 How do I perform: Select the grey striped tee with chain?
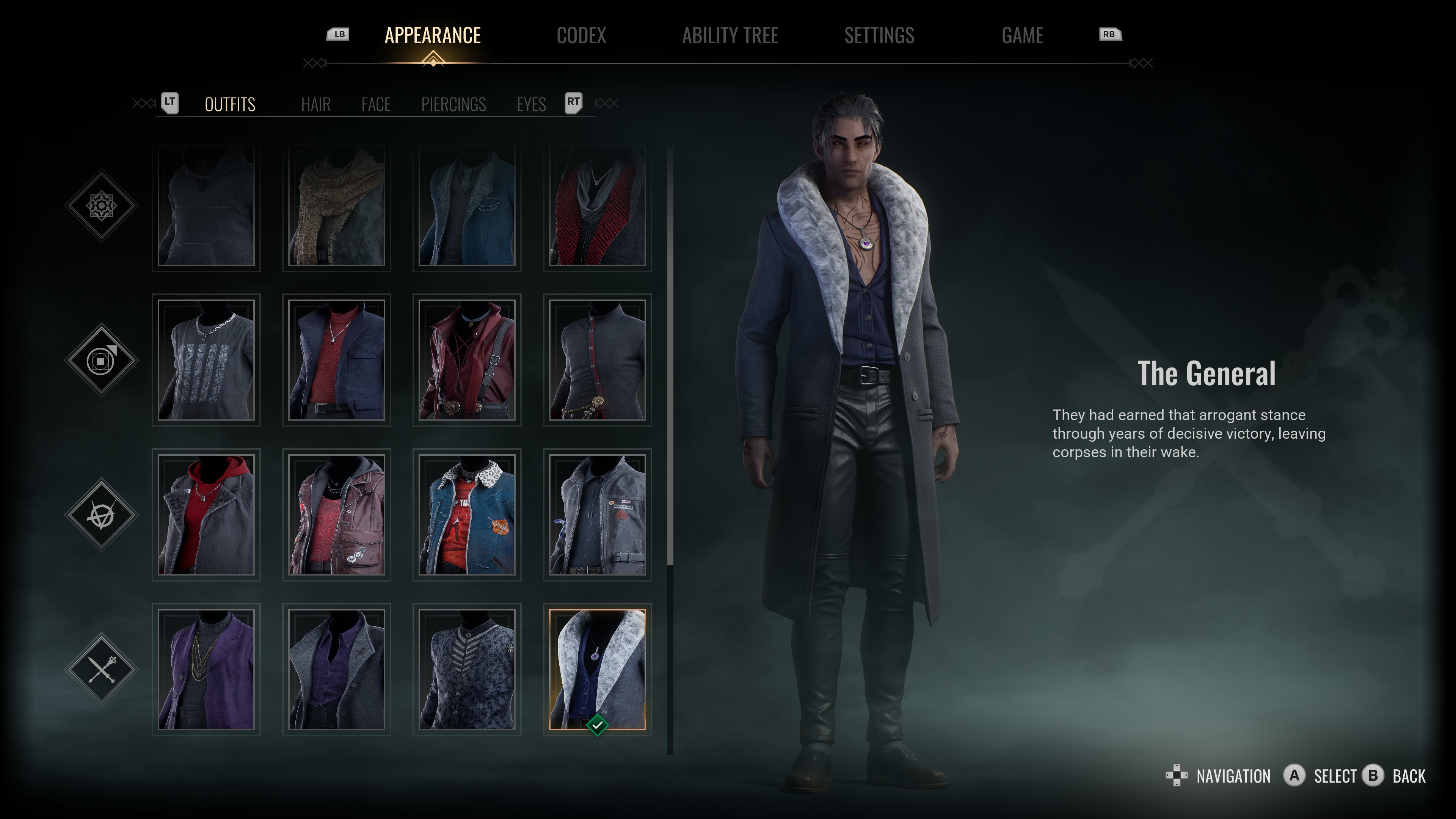[206, 360]
